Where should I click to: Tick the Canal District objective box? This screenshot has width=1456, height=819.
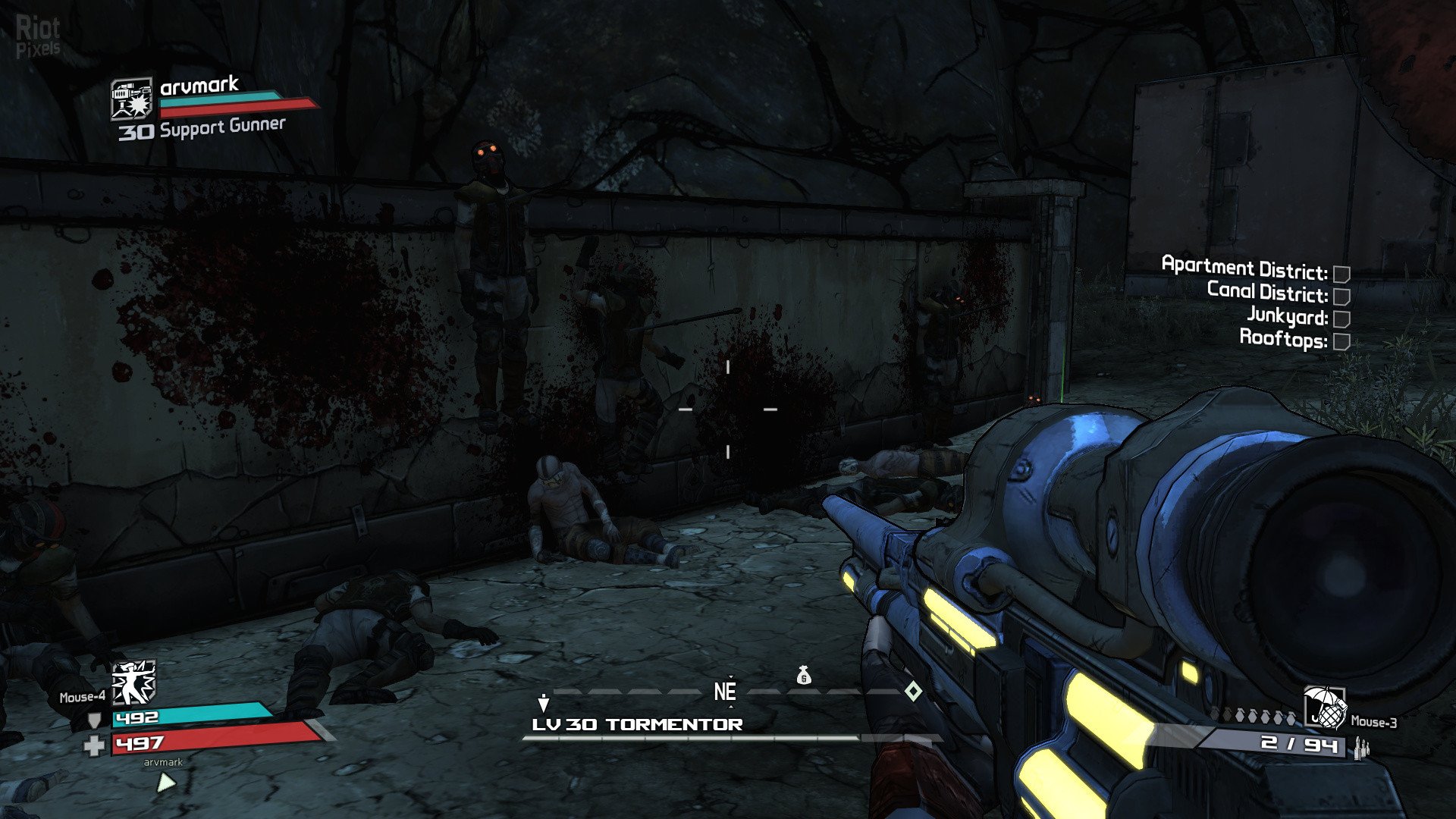point(1341,296)
